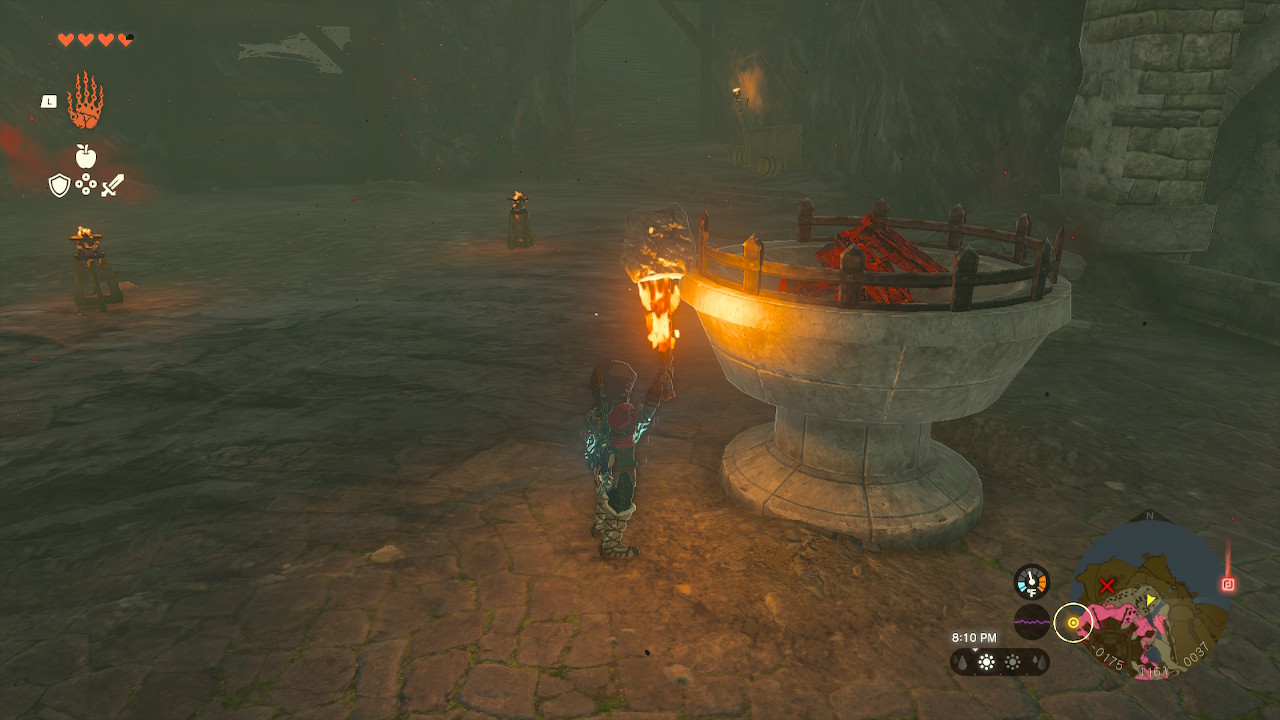Click the rightmost heart in the health bar
This screenshot has width=1280, height=720.
tap(124, 38)
